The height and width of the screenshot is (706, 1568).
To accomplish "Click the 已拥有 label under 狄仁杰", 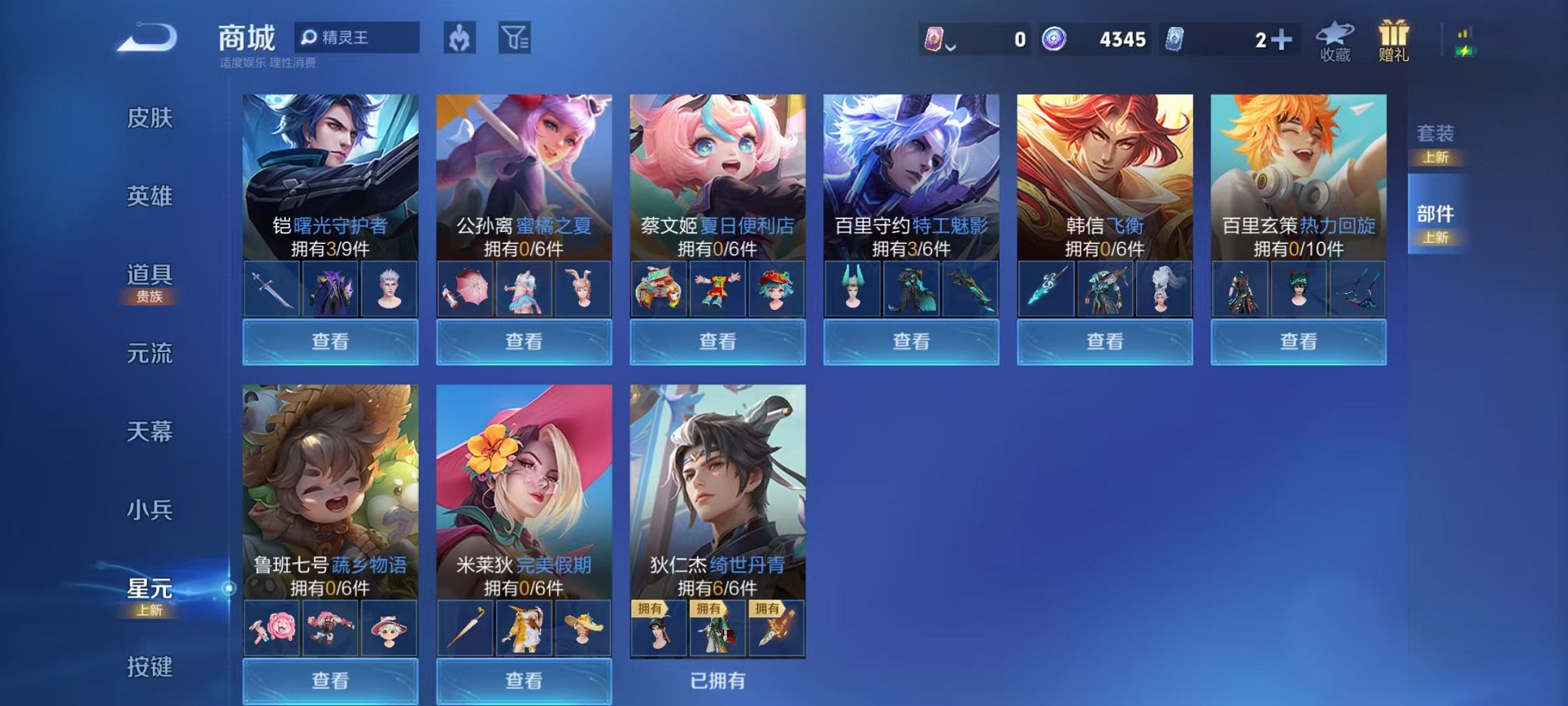I will pyautogui.click(x=717, y=681).
